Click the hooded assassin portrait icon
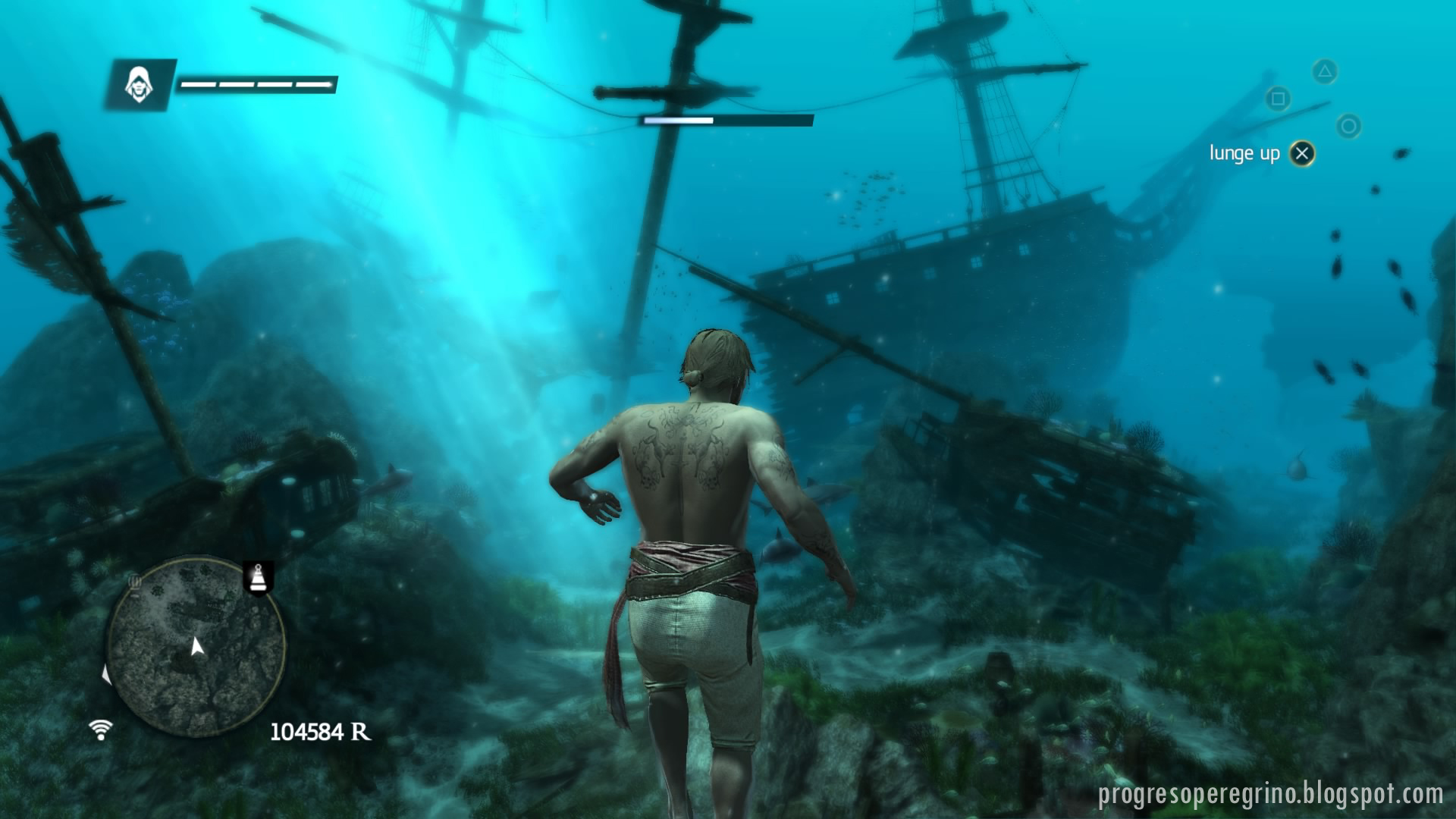This screenshot has width=1456, height=819. (140, 84)
